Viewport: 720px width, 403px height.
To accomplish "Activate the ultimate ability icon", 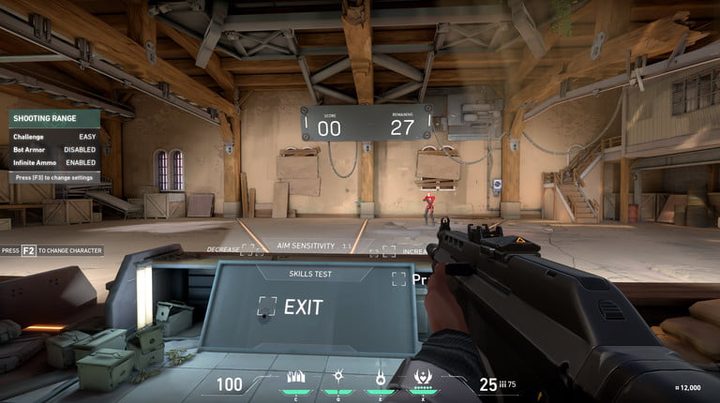I will 423,378.
